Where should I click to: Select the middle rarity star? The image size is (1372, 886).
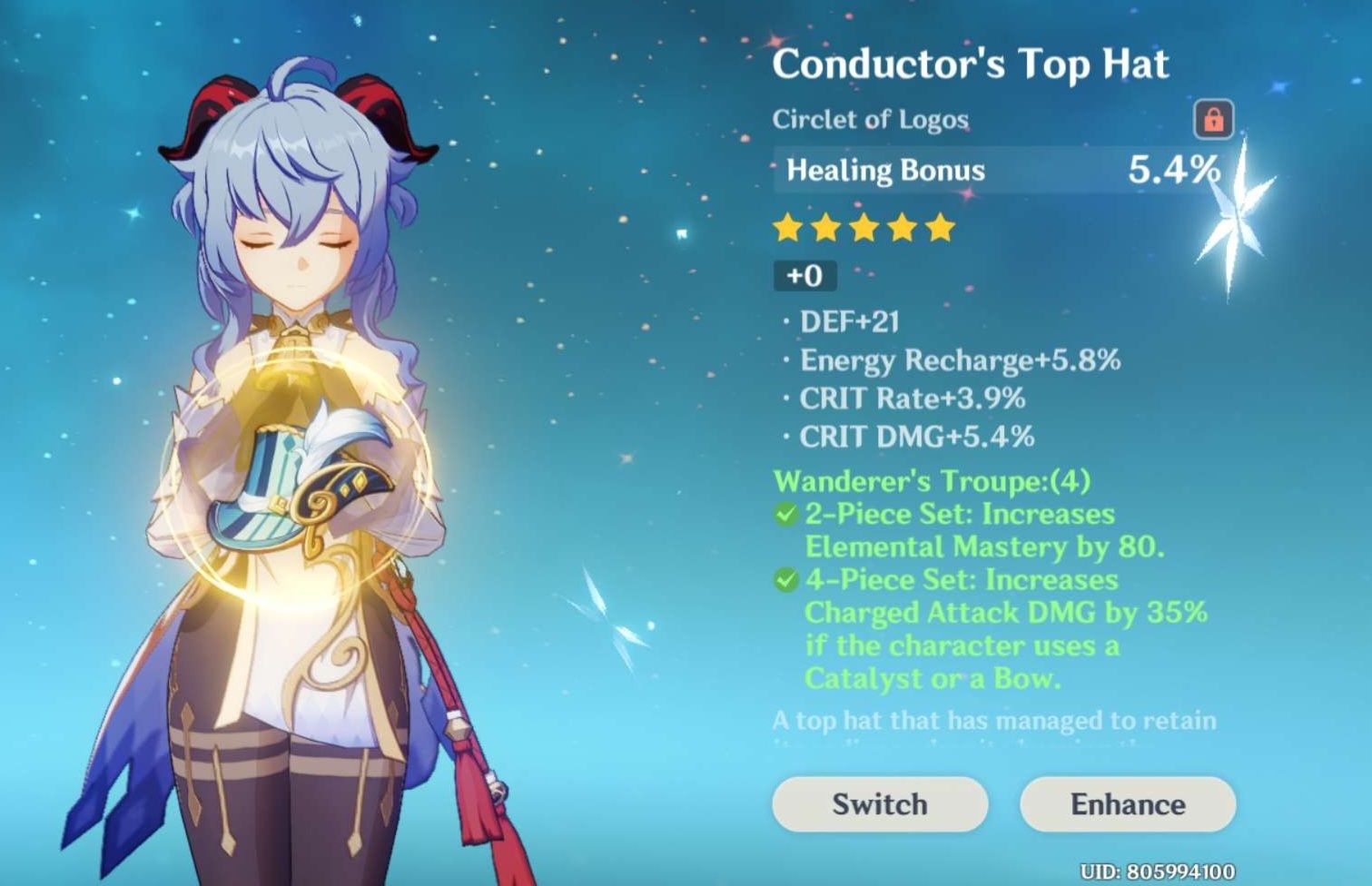864,229
